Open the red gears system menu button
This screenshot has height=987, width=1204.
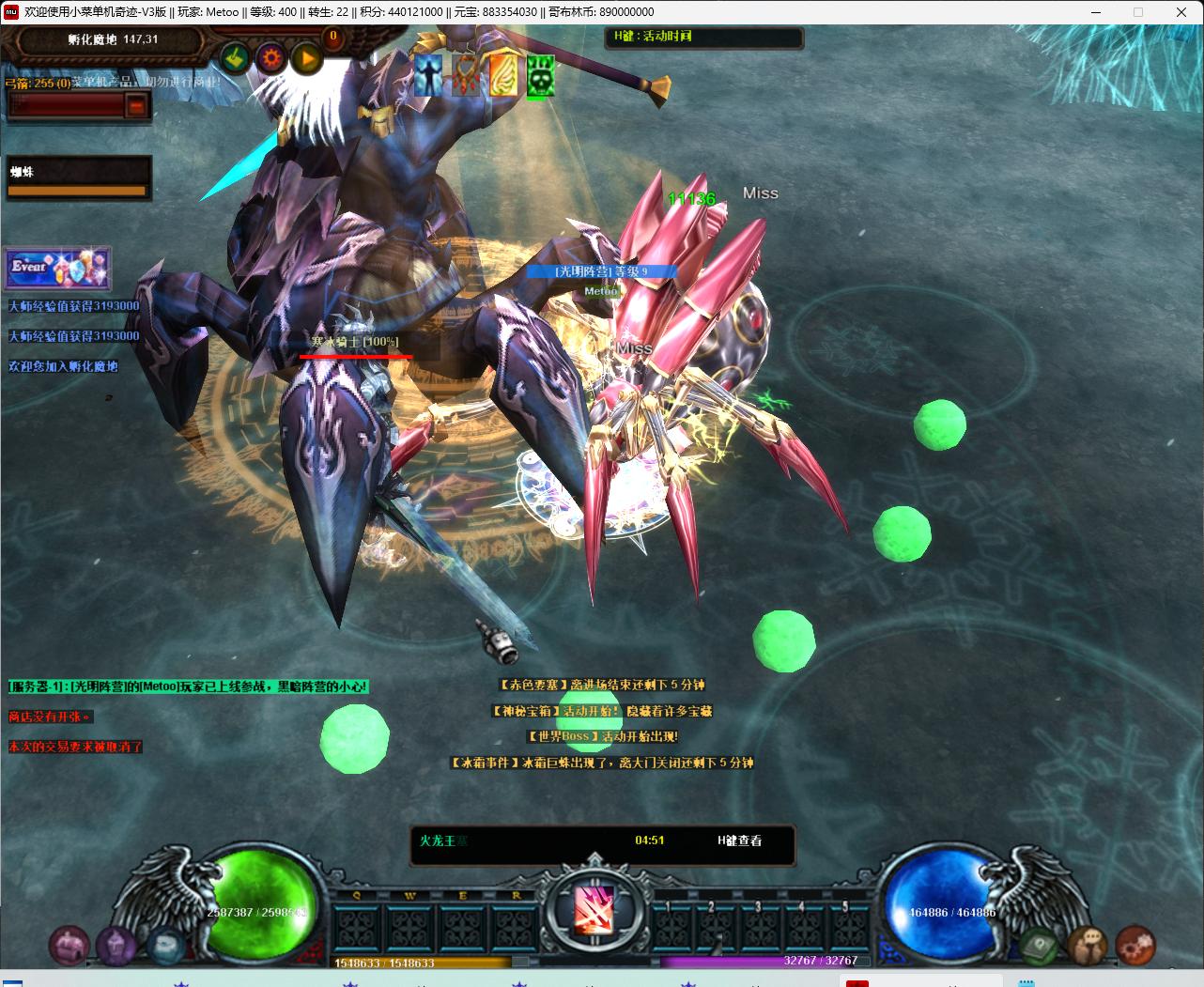tap(1135, 945)
